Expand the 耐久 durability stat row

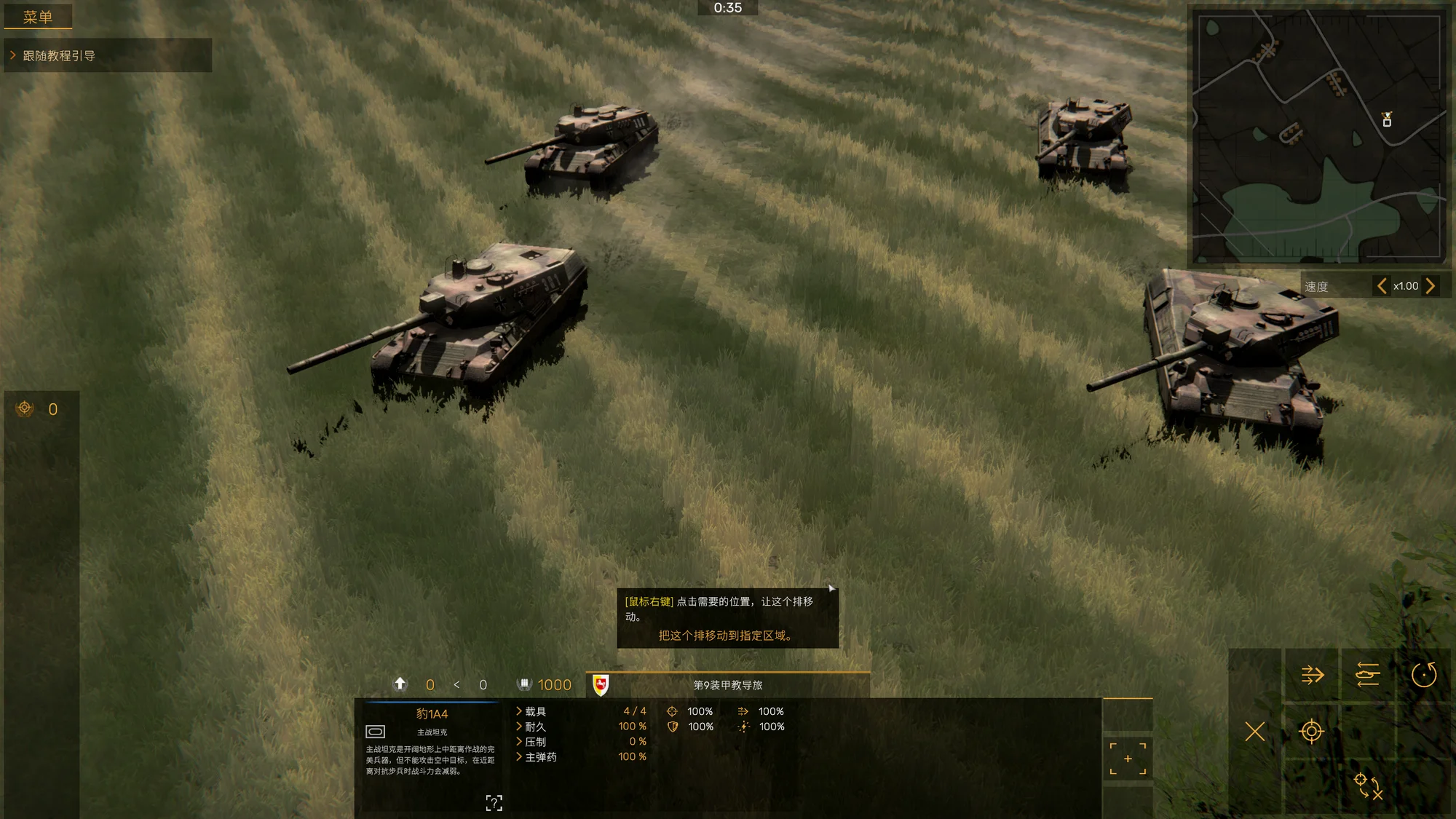[535, 727]
